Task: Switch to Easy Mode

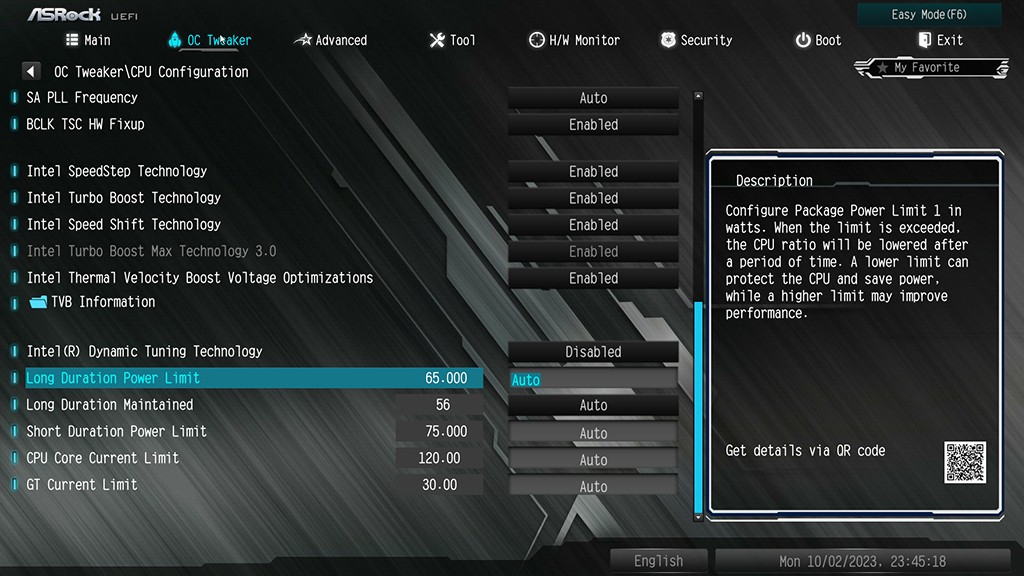Action: click(929, 15)
